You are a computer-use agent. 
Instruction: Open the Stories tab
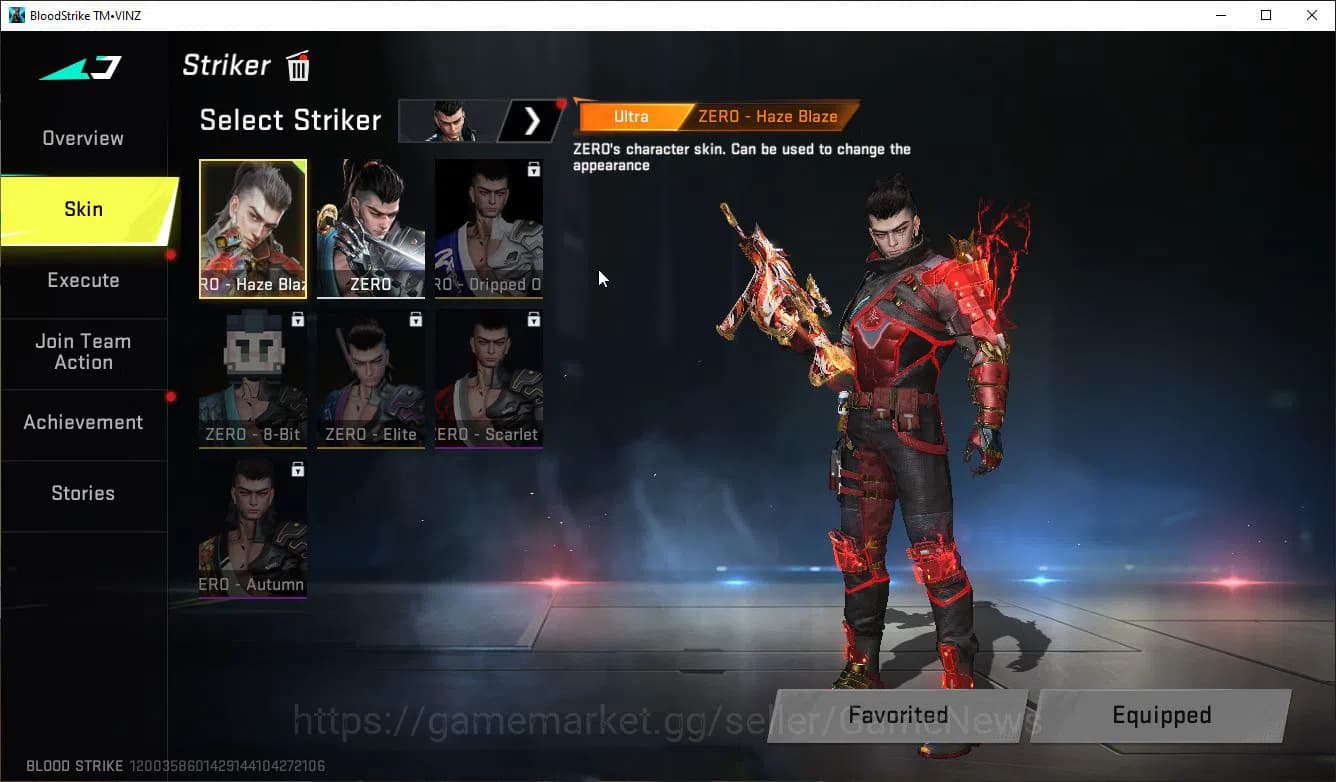tap(83, 493)
